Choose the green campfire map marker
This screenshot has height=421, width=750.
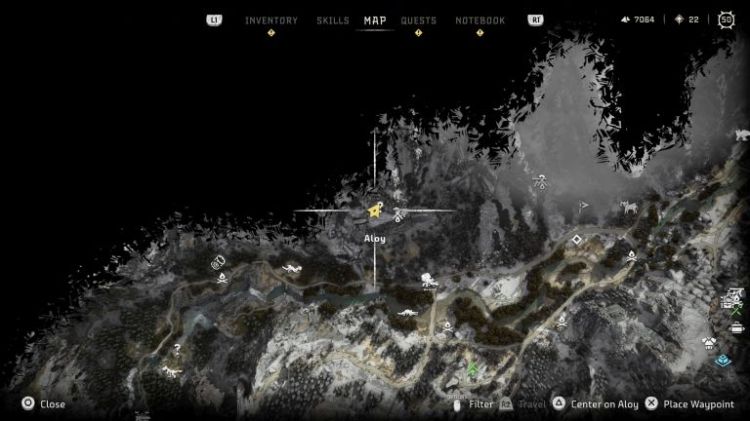point(472,369)
